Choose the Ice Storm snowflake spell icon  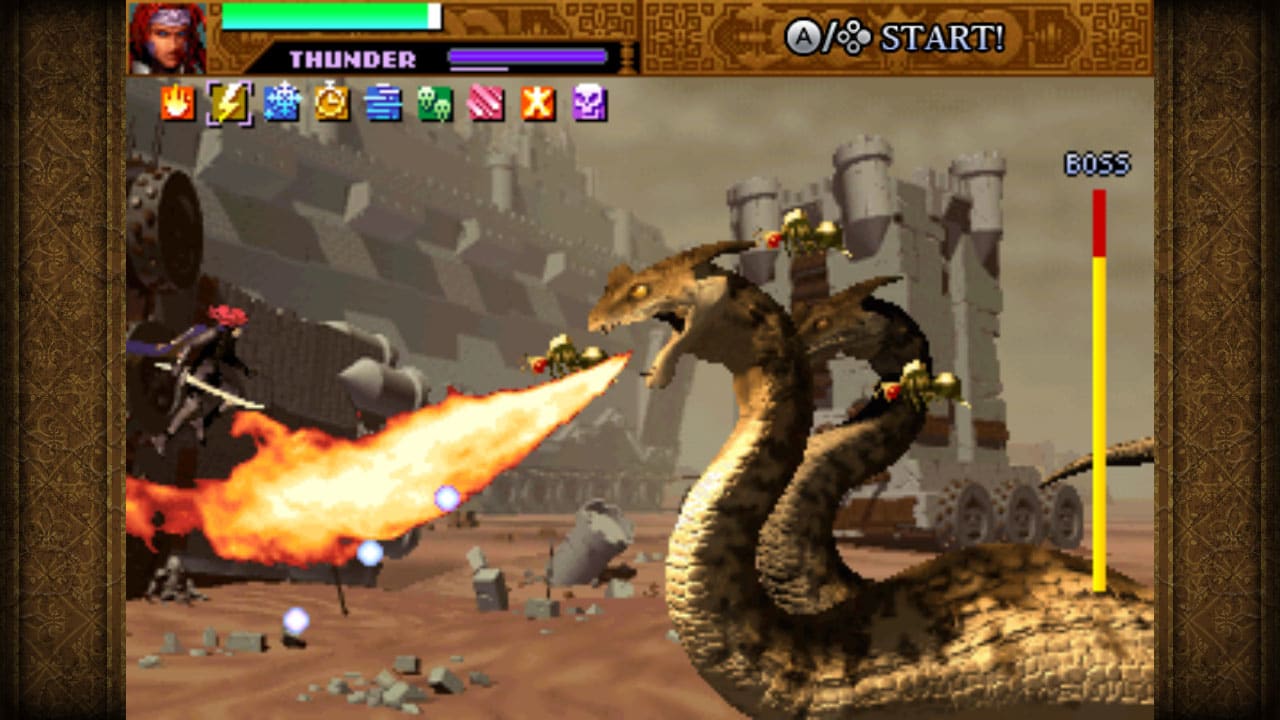282,104
